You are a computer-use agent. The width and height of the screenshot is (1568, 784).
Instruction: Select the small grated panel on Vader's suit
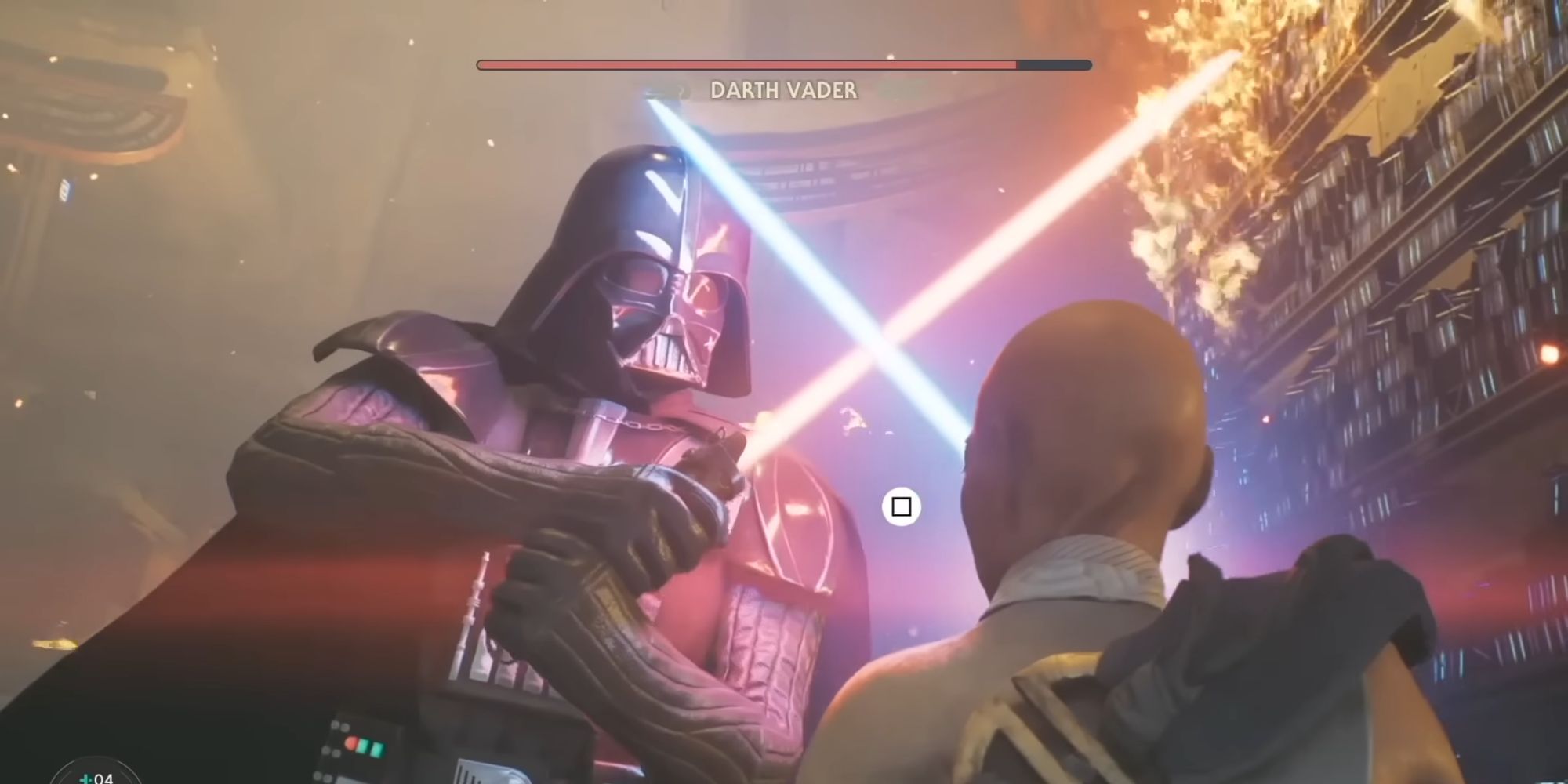coord(470,772)
